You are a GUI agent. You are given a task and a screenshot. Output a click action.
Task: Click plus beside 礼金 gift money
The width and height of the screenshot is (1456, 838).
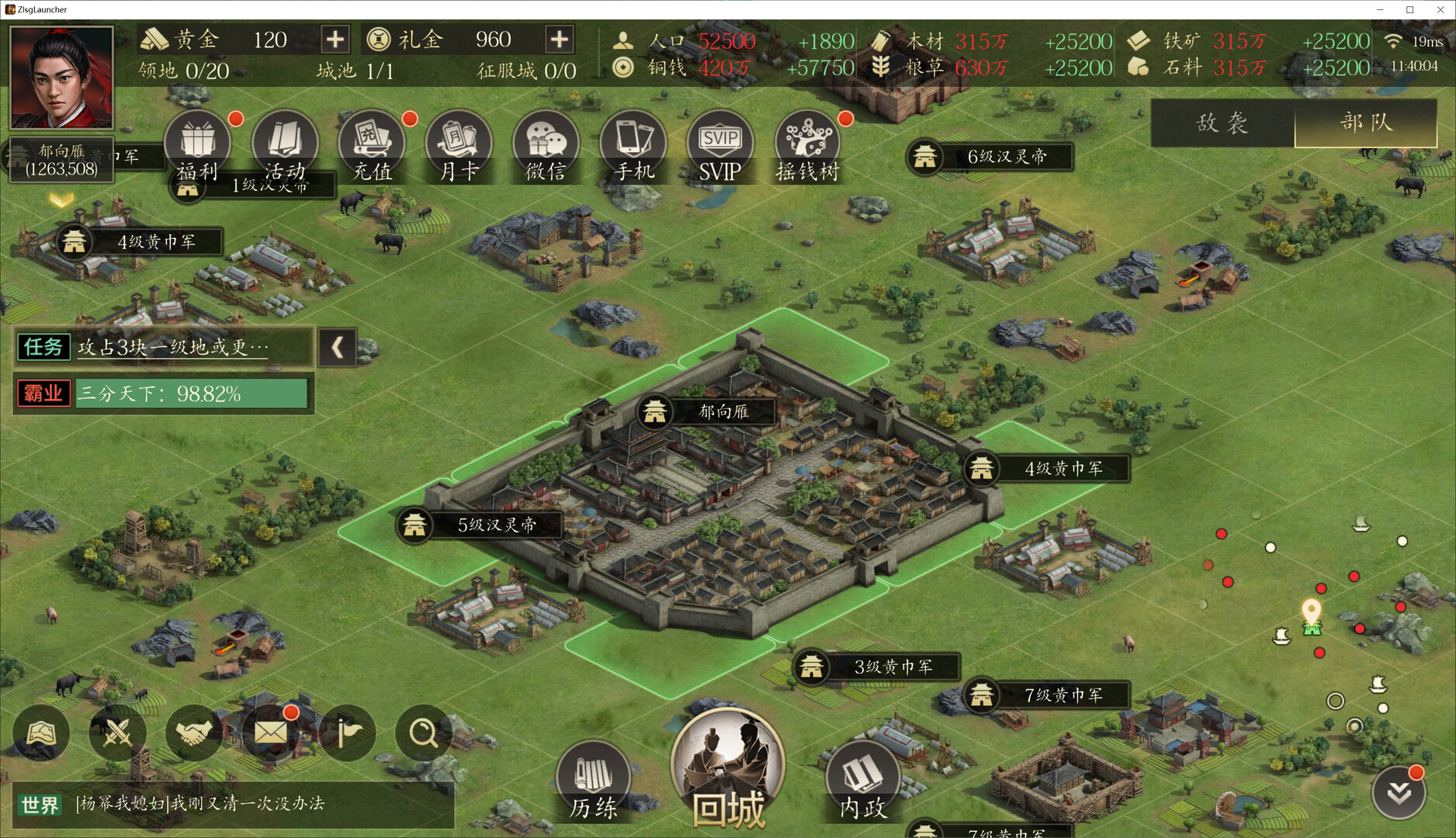coord(558,39)
